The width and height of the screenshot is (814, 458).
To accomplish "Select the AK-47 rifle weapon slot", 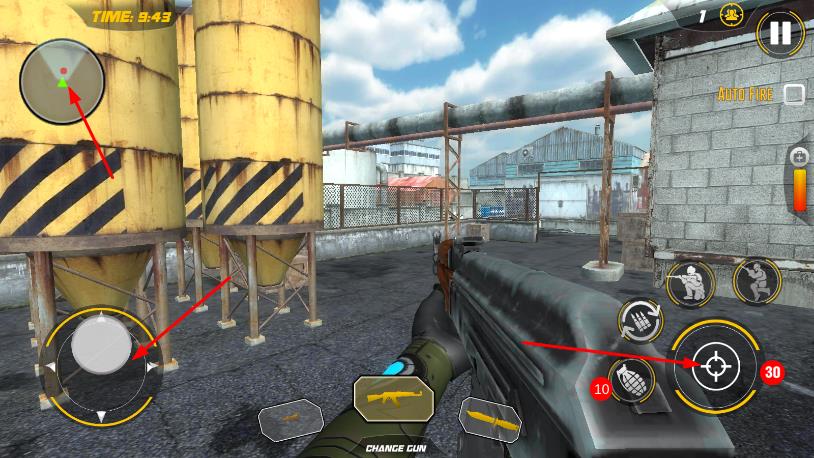I will click(x=393, y=397).
